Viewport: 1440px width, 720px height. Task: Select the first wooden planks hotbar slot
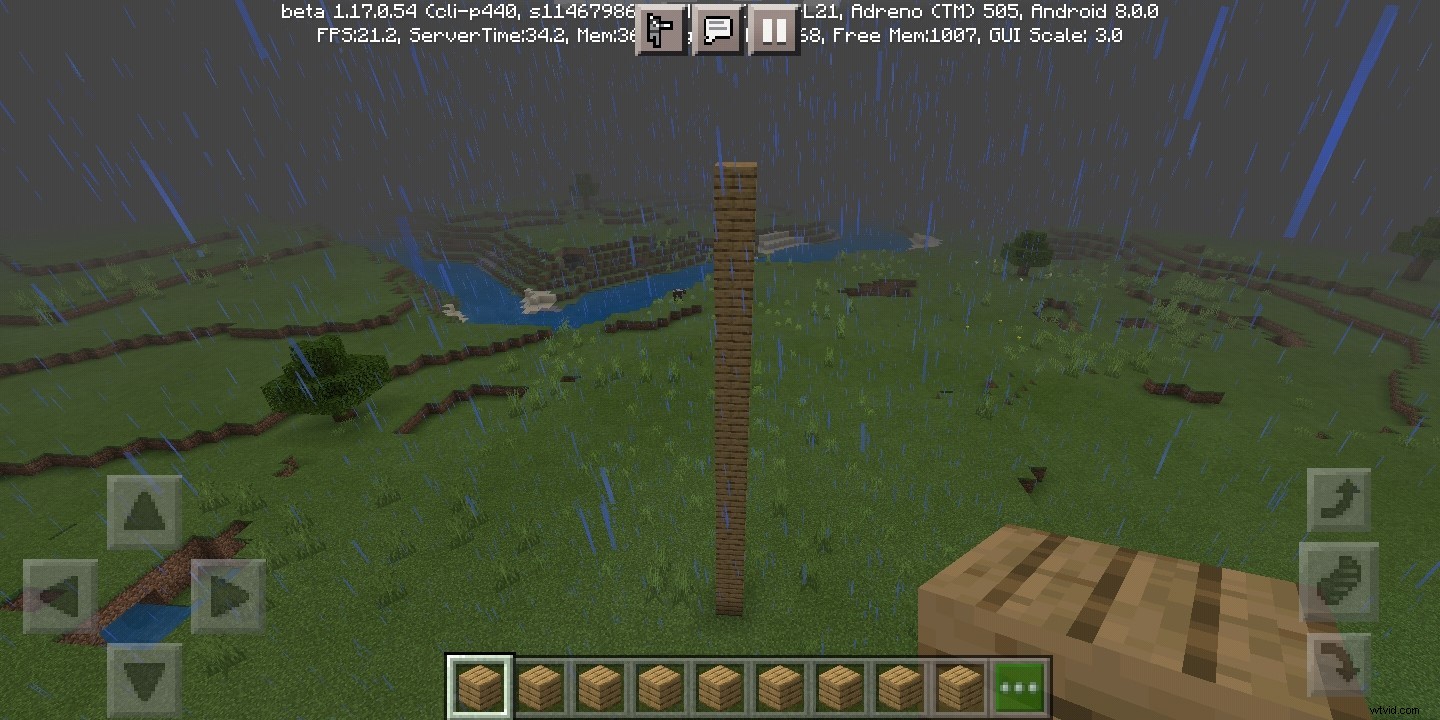(479, 685)
